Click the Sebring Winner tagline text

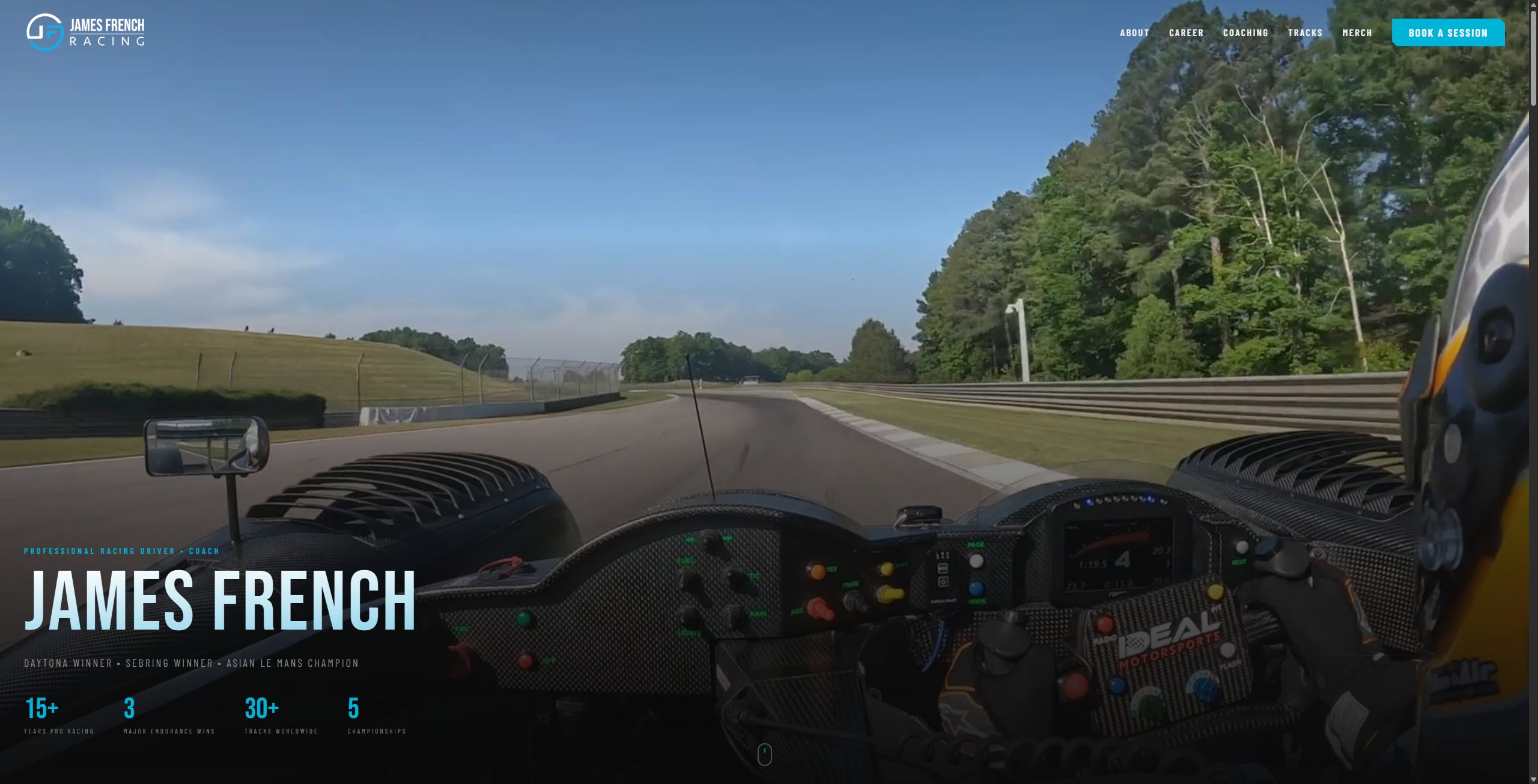[169, 663]
